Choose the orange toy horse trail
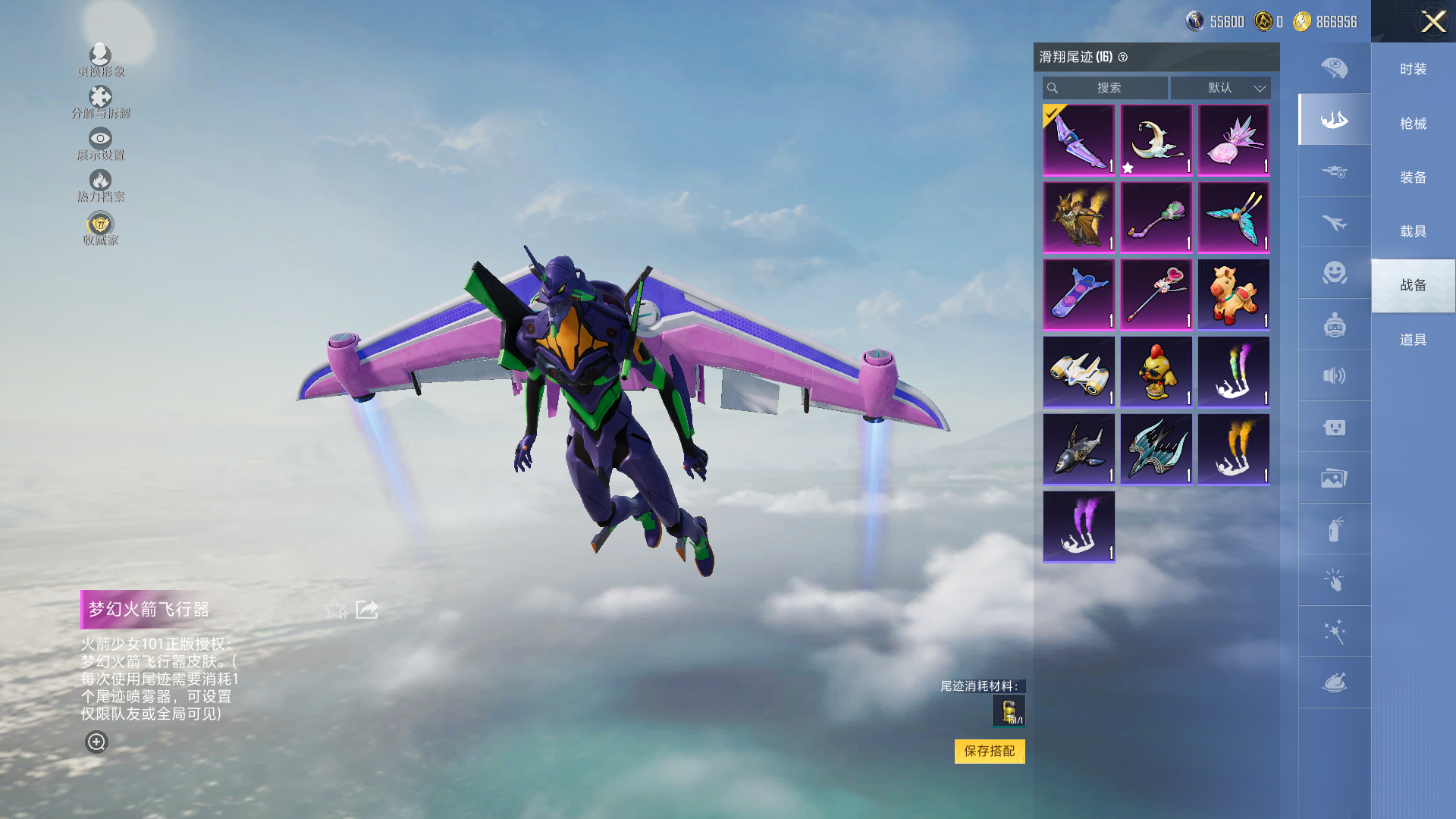The height and width of the screenshot is (819, 1456). click(1233, 295)
